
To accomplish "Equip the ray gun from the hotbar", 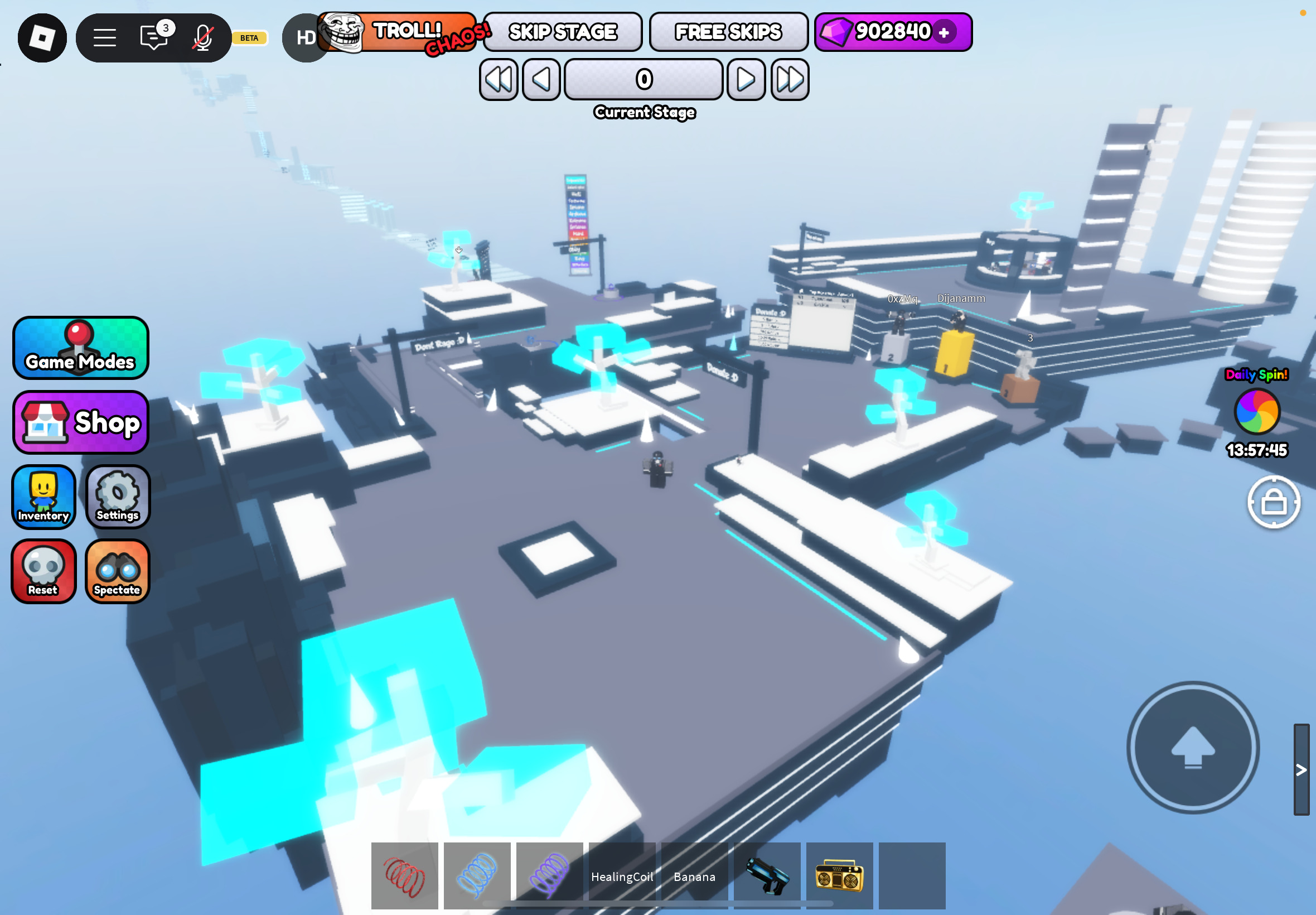I will click(x=768, y=875).
